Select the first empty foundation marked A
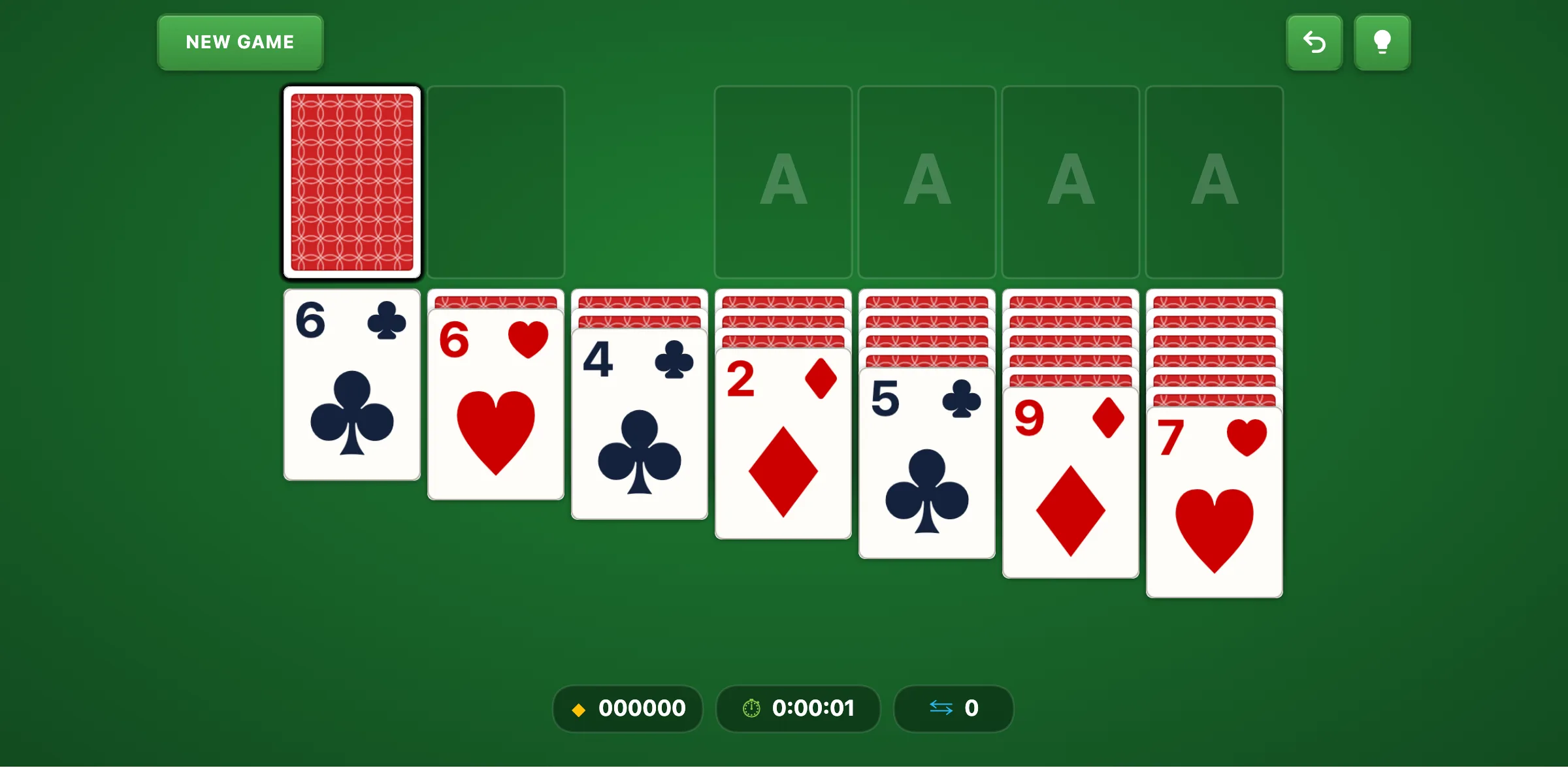The width and height of the screenshot is (1568, 768). [783, 182]
